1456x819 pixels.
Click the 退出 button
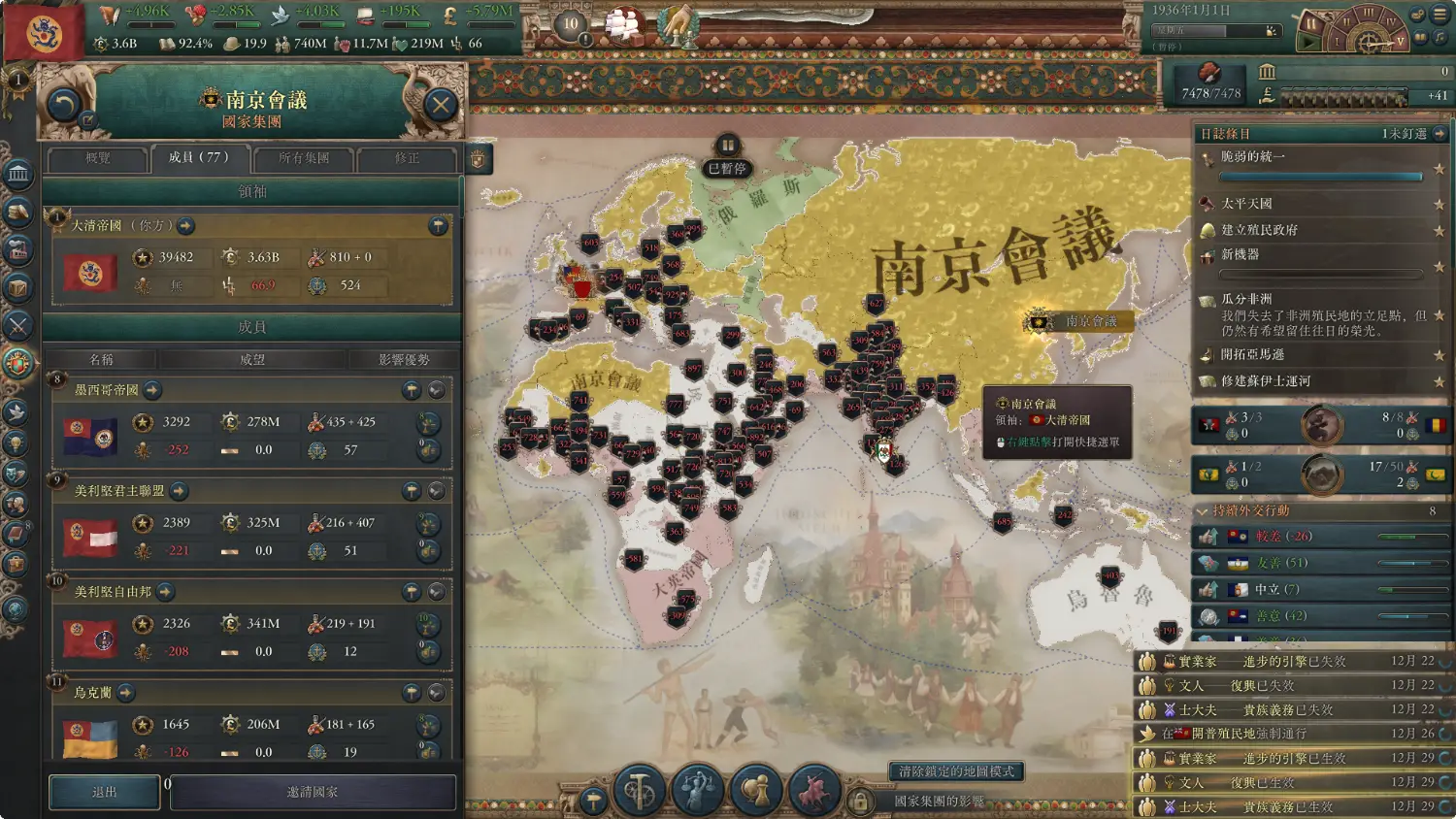(x=104, y=792)
